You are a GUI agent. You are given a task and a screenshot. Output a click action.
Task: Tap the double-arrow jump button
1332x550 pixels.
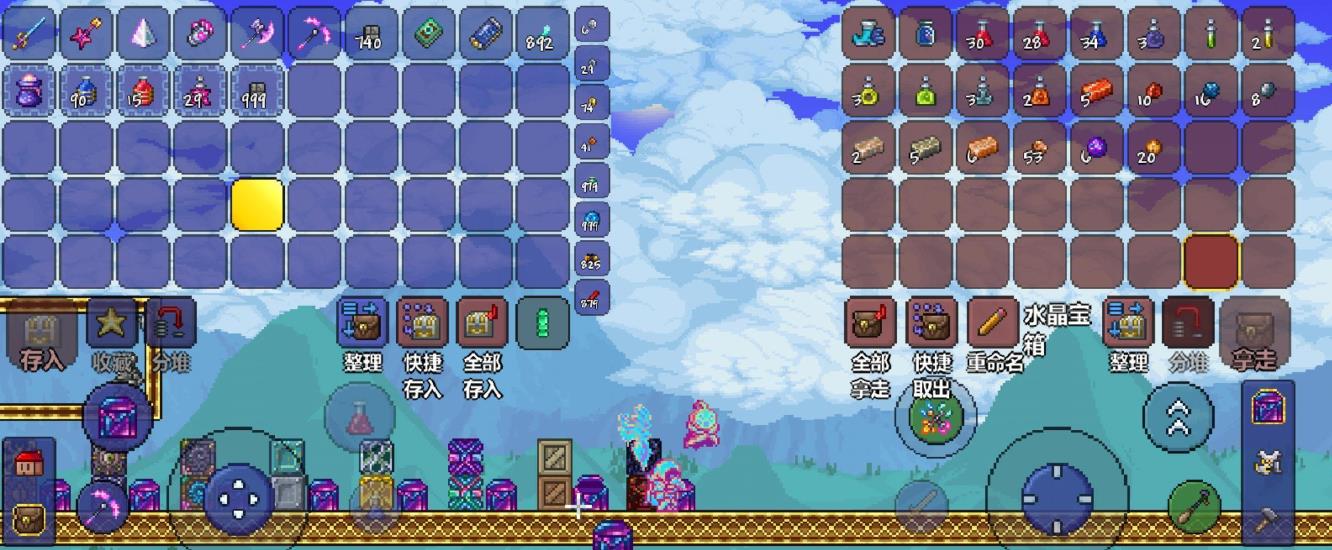point(1177,416)
